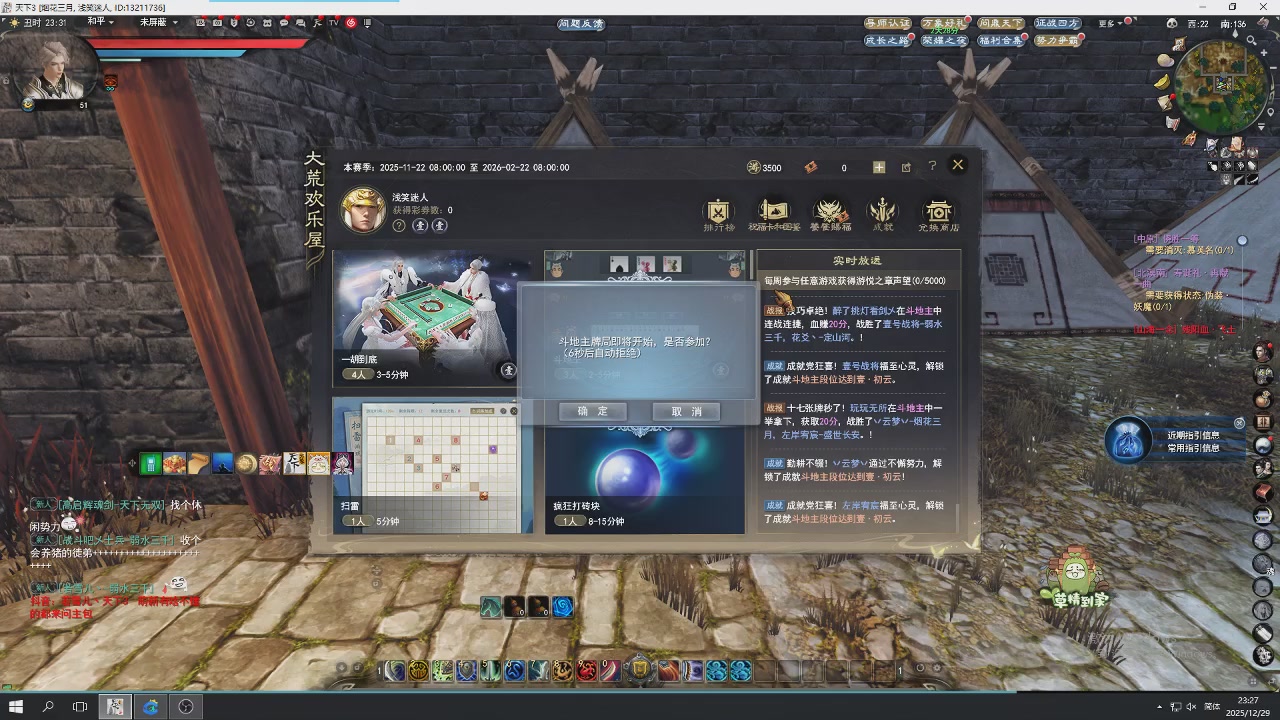Click 确定 to join the 斗地主 match
1280x720 pixels.
592,411
